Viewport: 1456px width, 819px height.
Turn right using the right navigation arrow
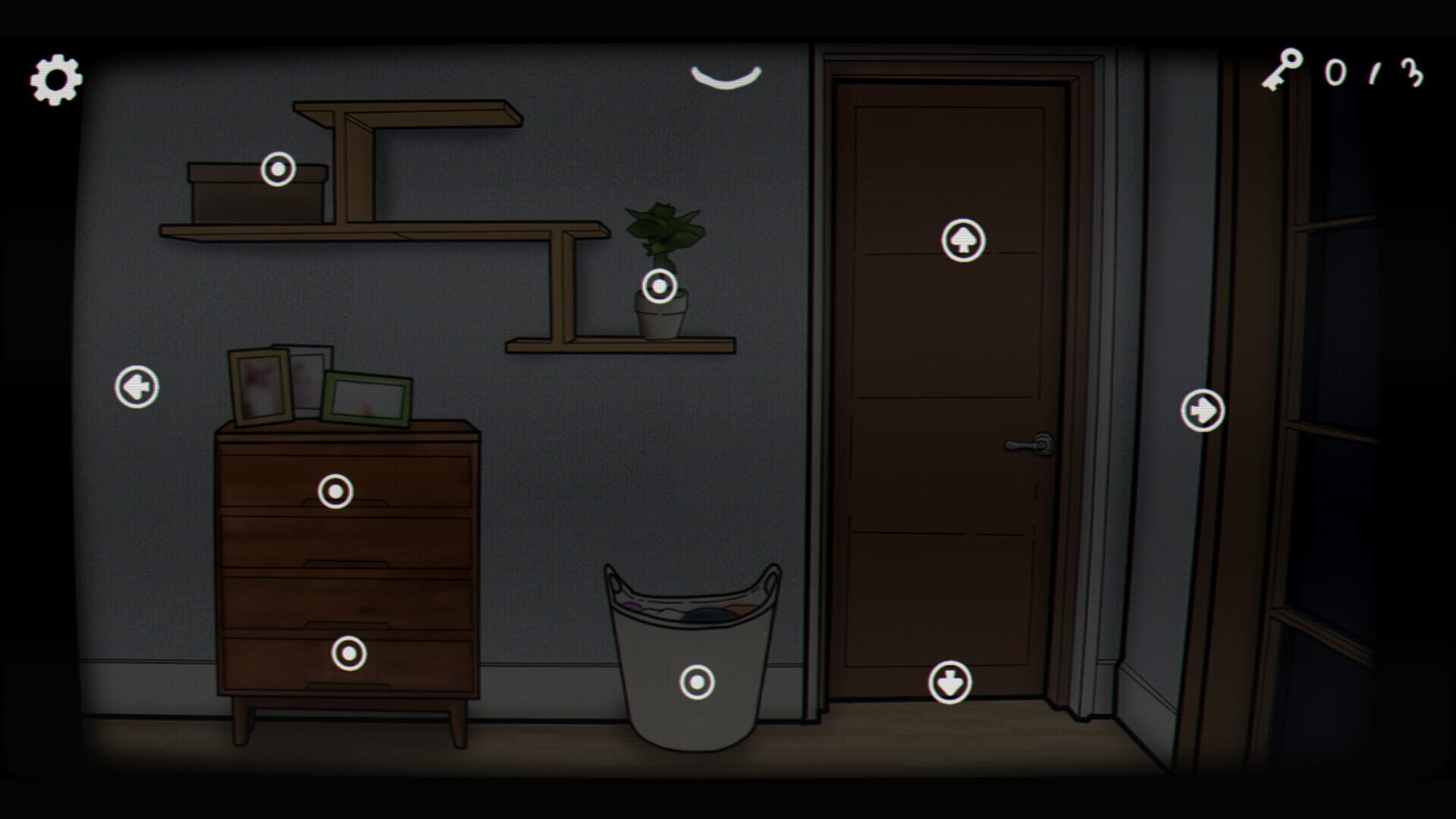(1203, 409)
